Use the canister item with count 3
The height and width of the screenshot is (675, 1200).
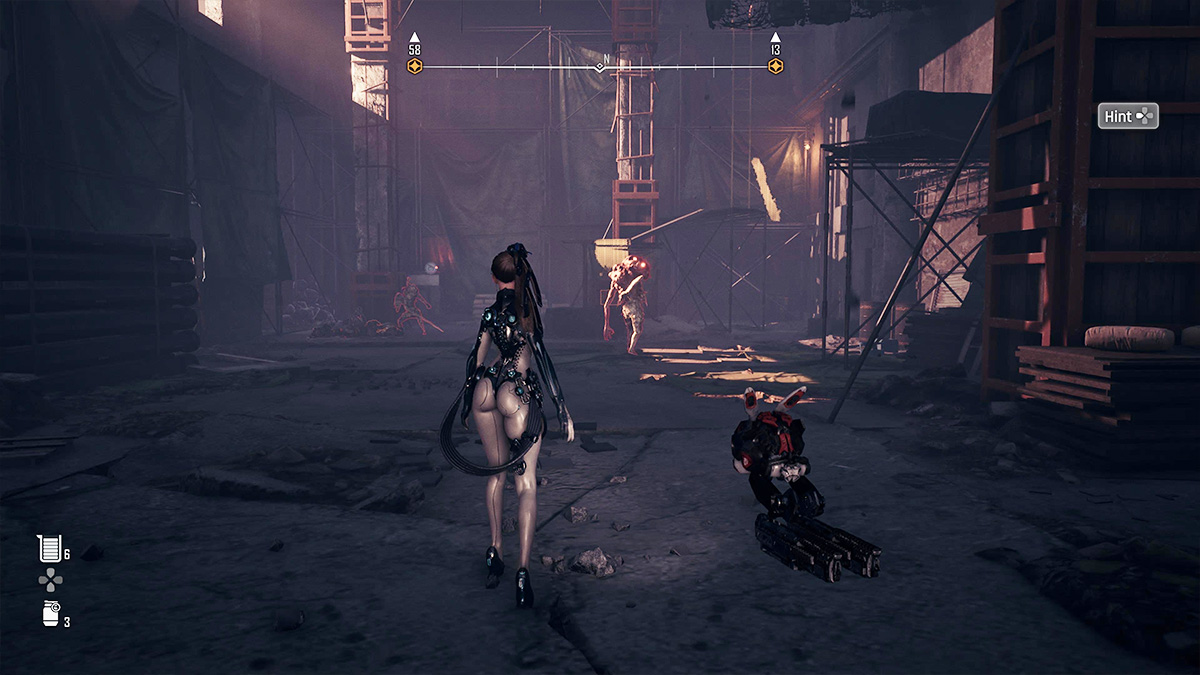pos(51,614)
